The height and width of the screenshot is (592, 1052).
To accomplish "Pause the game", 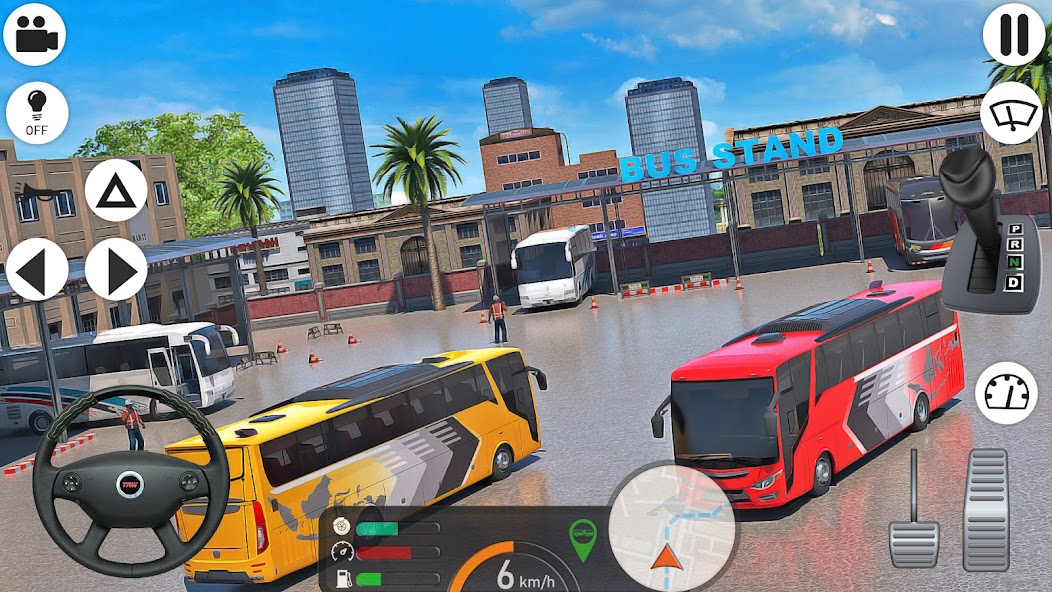I will pyautogui.click(x=1013, y=34).
